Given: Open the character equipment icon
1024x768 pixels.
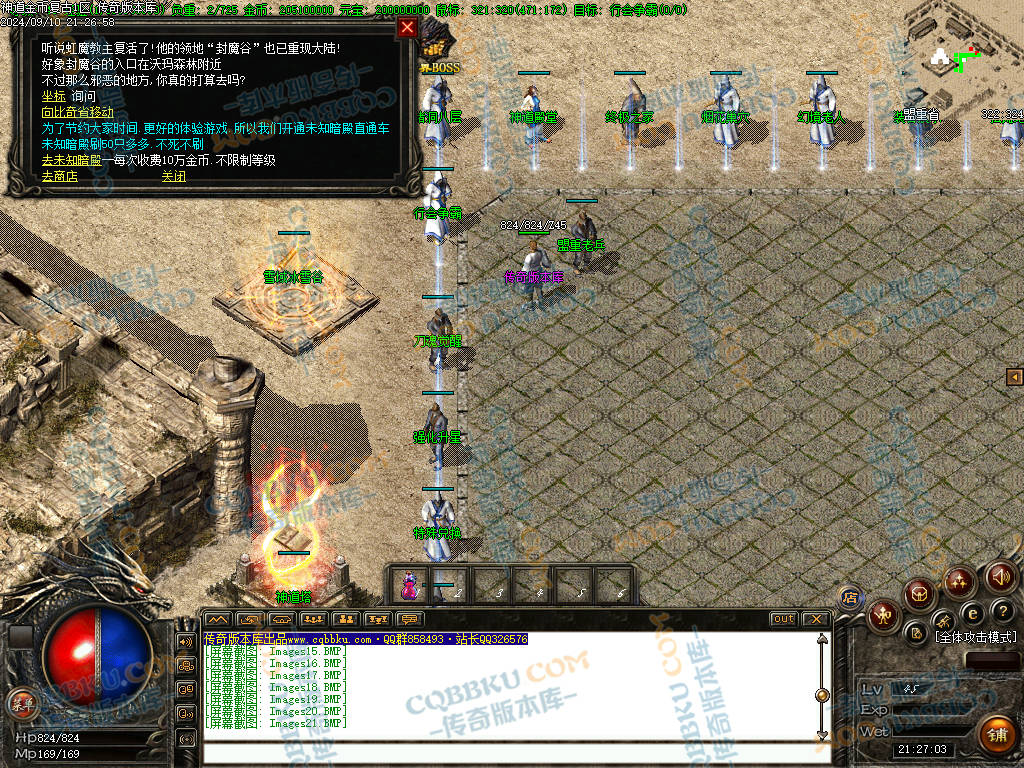Looking at the screenshot, I should pos(883,614).
